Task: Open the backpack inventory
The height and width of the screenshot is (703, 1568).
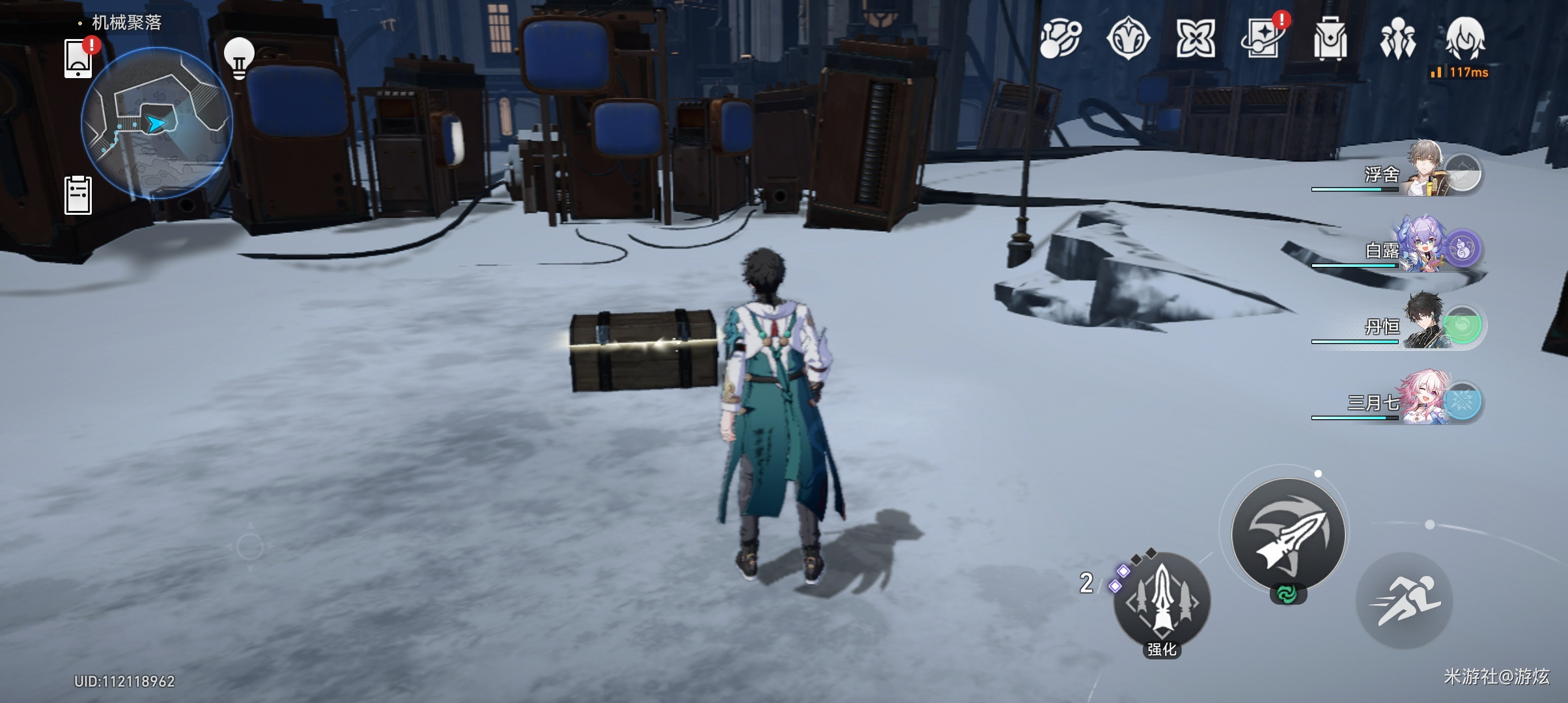Action: point(1330,40)
